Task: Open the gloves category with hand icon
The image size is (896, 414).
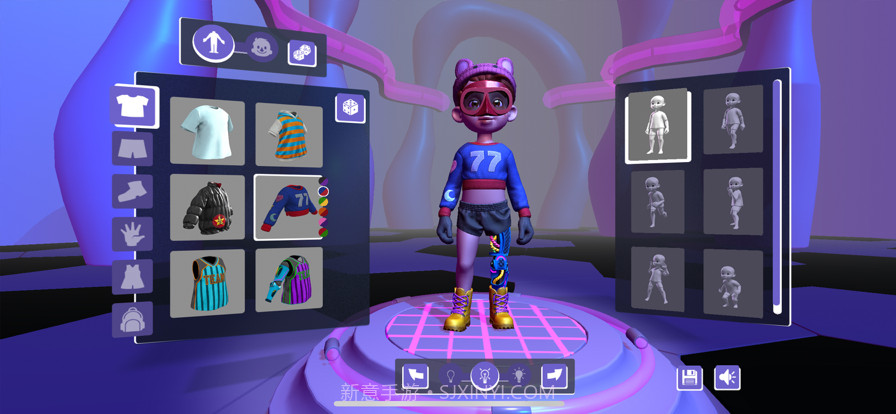Action: [132, 234]
